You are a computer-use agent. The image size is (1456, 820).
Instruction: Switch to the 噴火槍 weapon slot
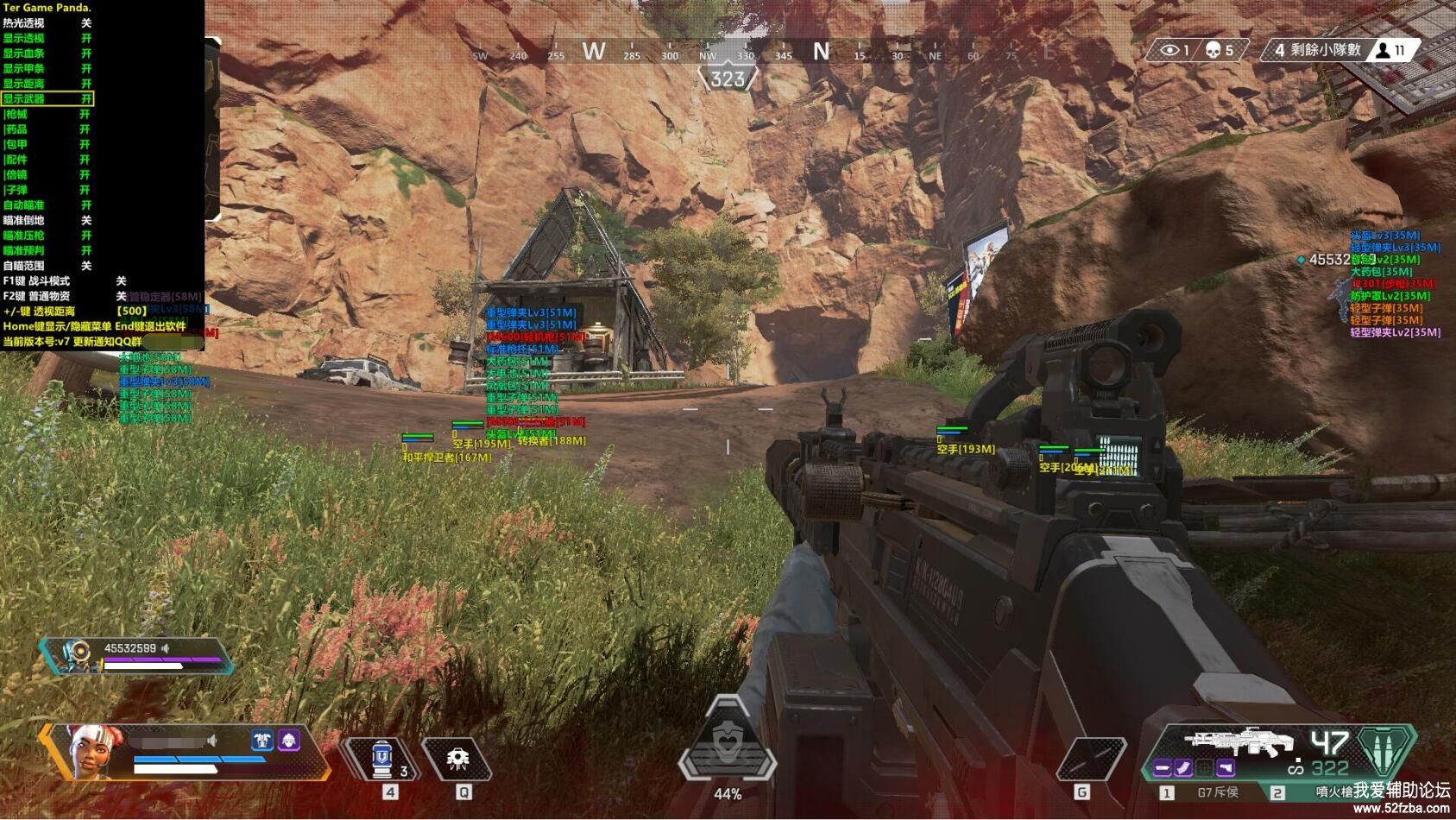[x=1333, y=792]
